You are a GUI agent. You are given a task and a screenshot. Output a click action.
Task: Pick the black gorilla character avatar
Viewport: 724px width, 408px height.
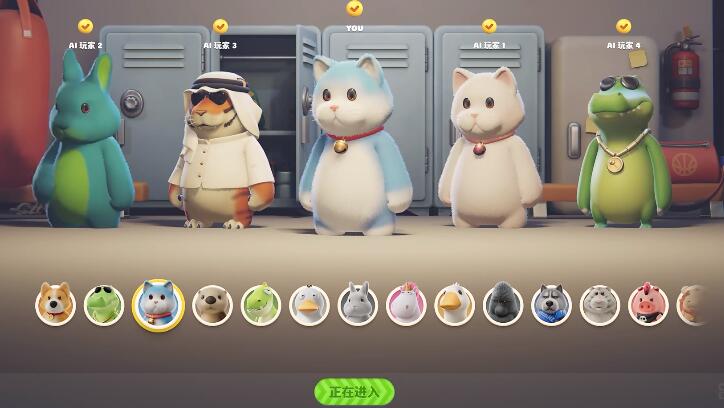[x=503, y=304]
